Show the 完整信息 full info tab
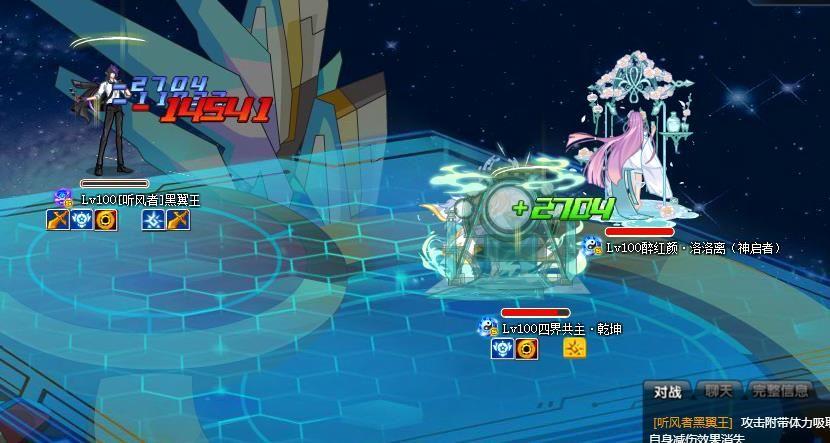The image size is (830, 443). coord(781,392)
